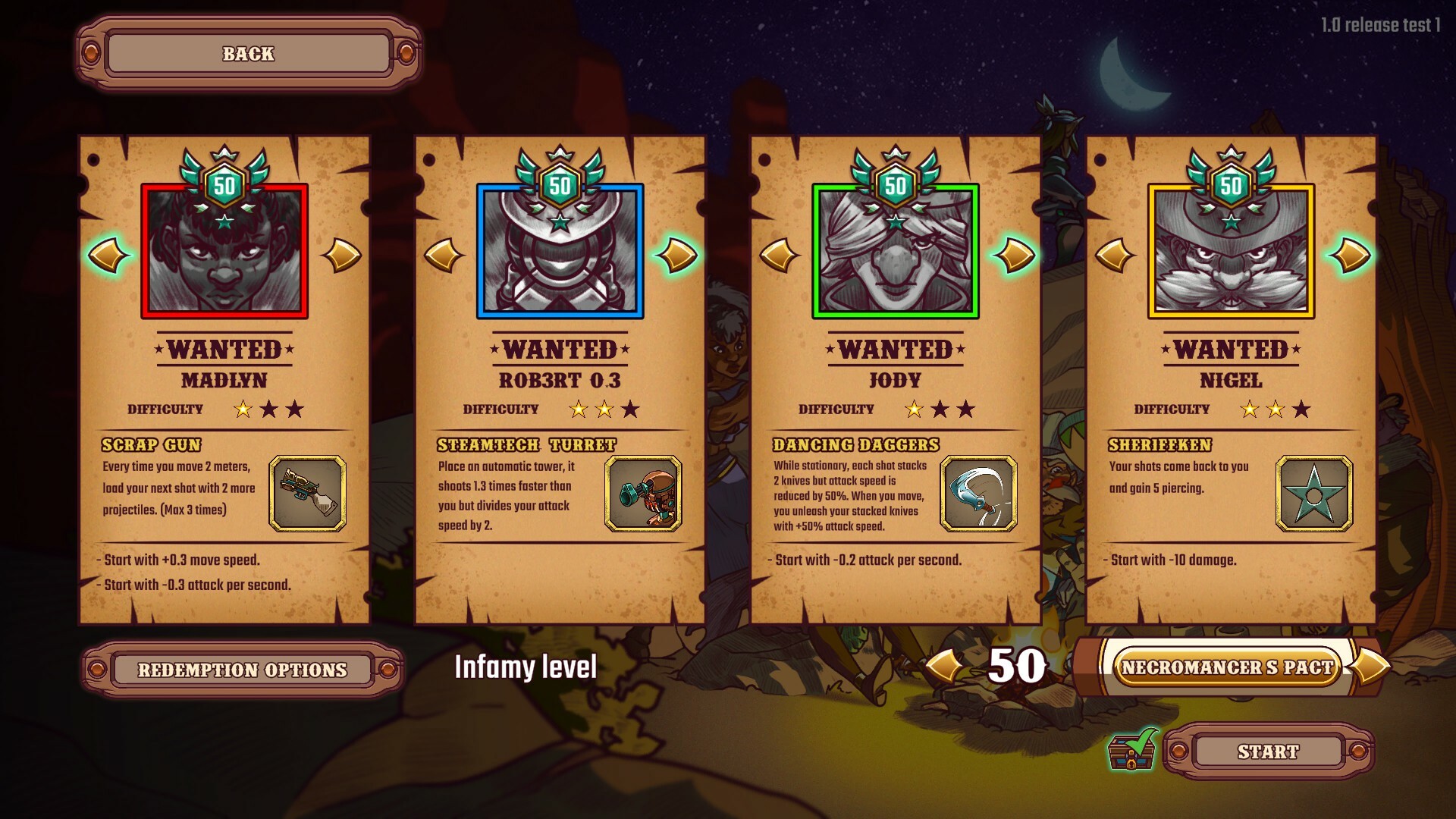Click Madlyn's level 50 rank badge
The image size is (1456, 819).
point(225,186)
